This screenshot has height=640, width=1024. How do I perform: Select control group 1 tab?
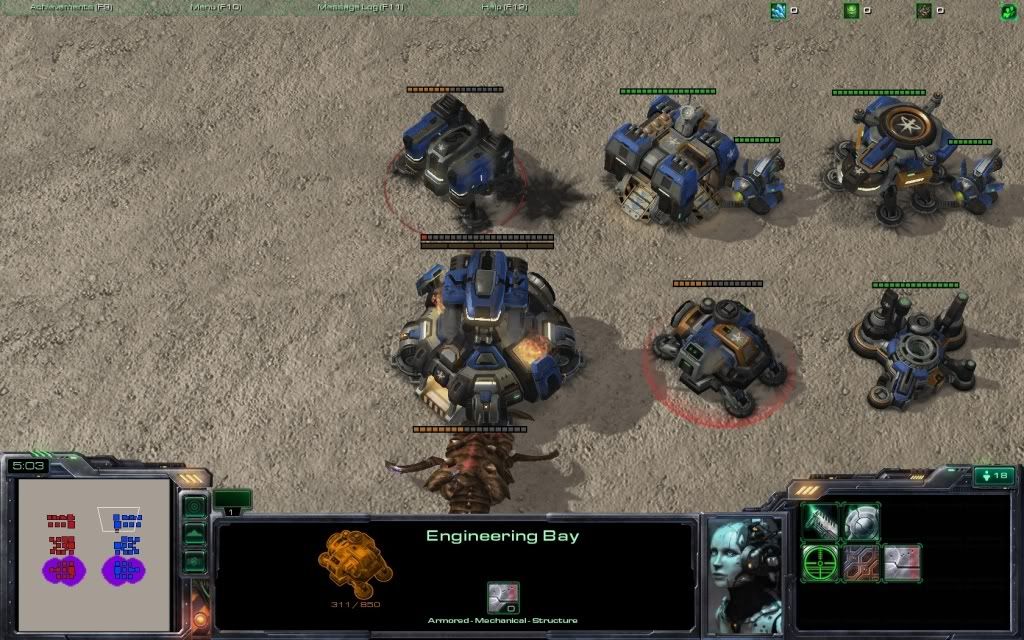(232, 501)
